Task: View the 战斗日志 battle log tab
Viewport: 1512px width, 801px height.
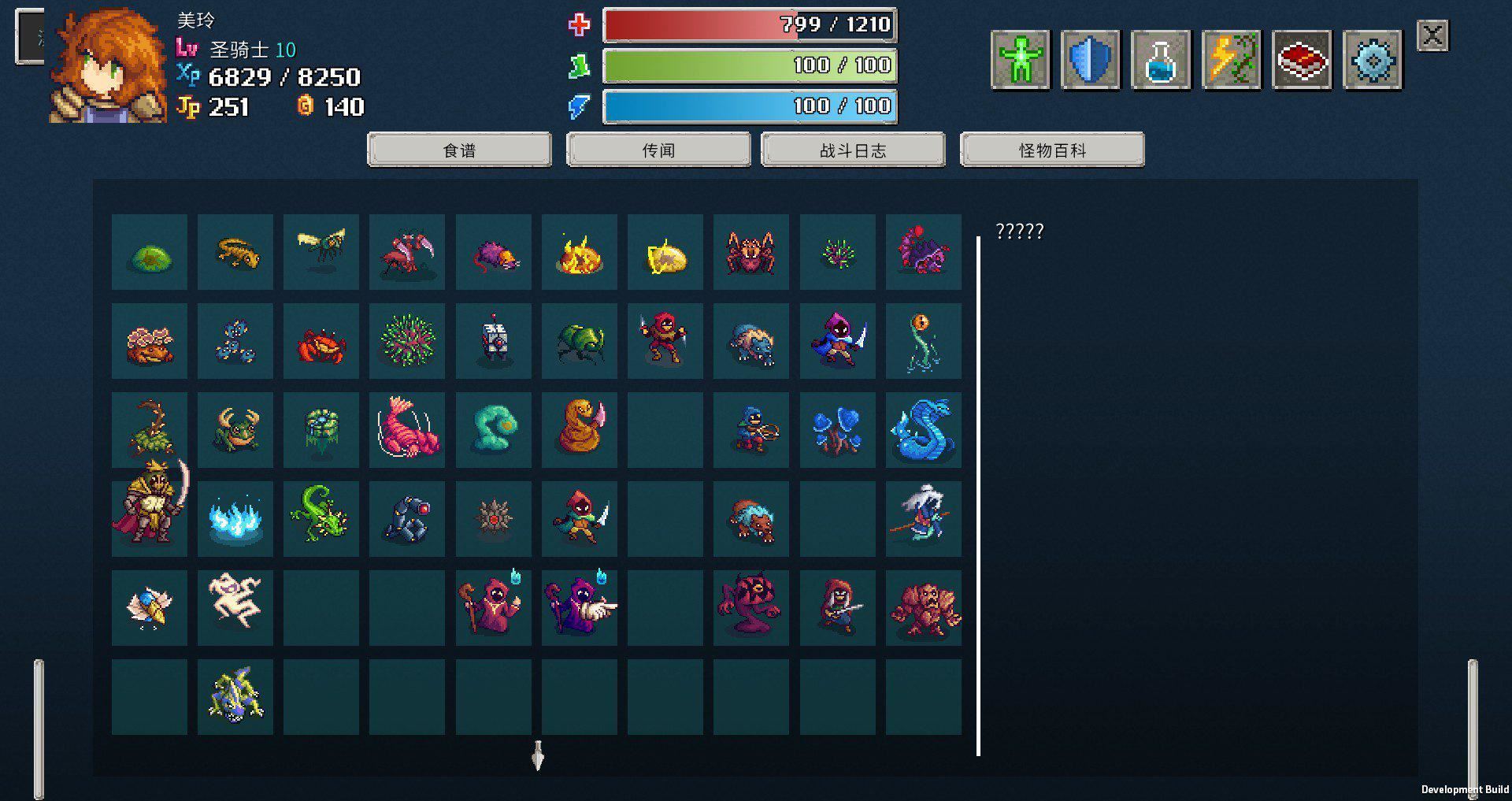Action: click(853, 149)
